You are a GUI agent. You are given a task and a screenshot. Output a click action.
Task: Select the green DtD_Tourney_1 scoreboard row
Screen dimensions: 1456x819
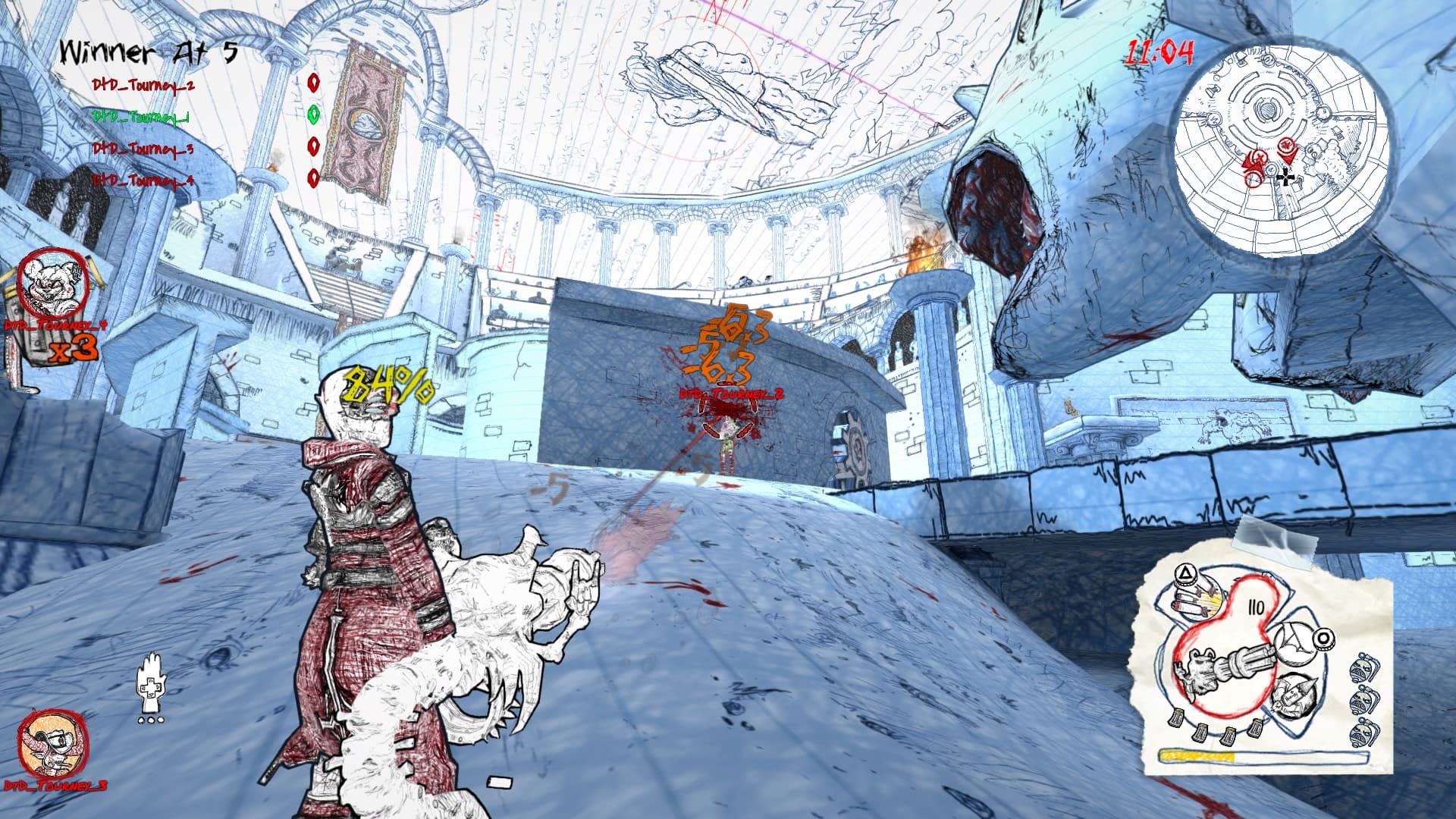(141, 117)
